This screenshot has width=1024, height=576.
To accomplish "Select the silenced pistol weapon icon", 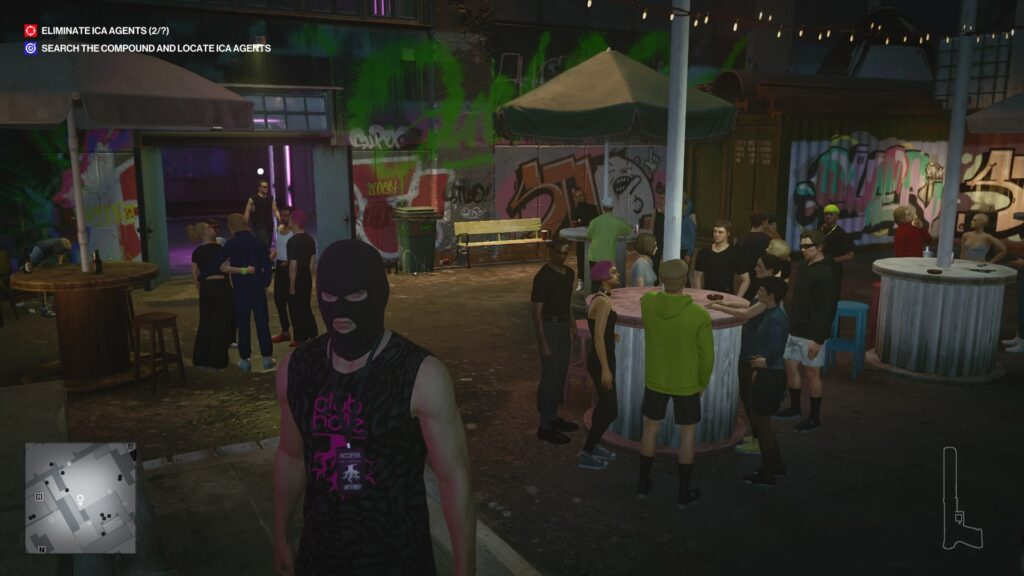I will [960, 500].
